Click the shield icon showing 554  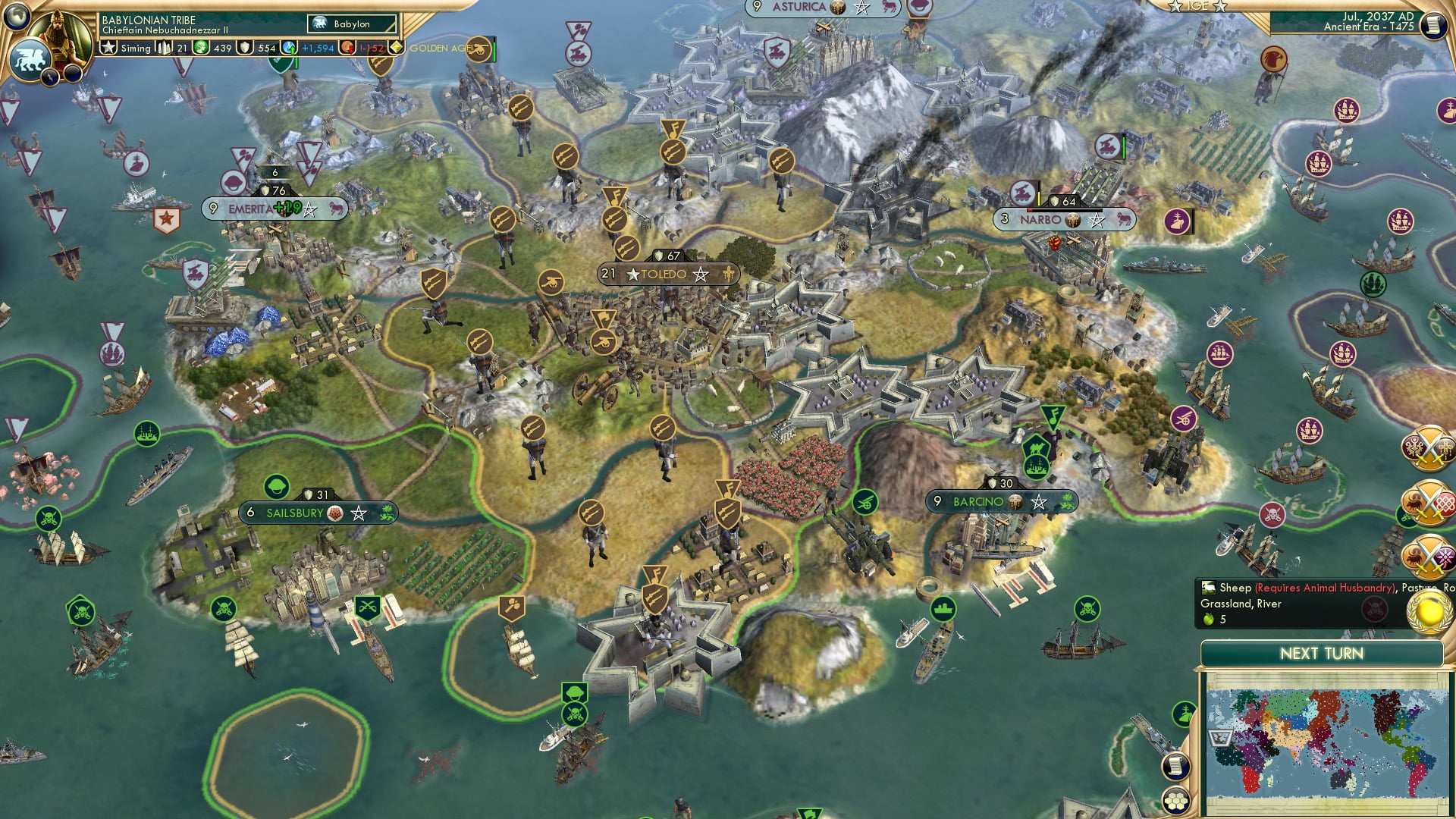pyautogui.click(x=245, y=47)
